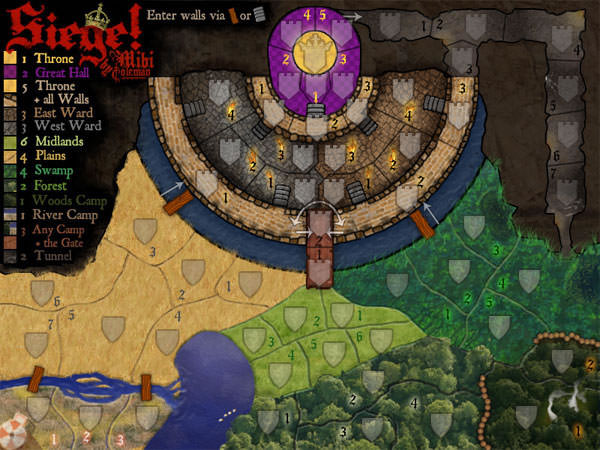
Task: Click the East Ward legend entry
Action: (x=55, y=114)
